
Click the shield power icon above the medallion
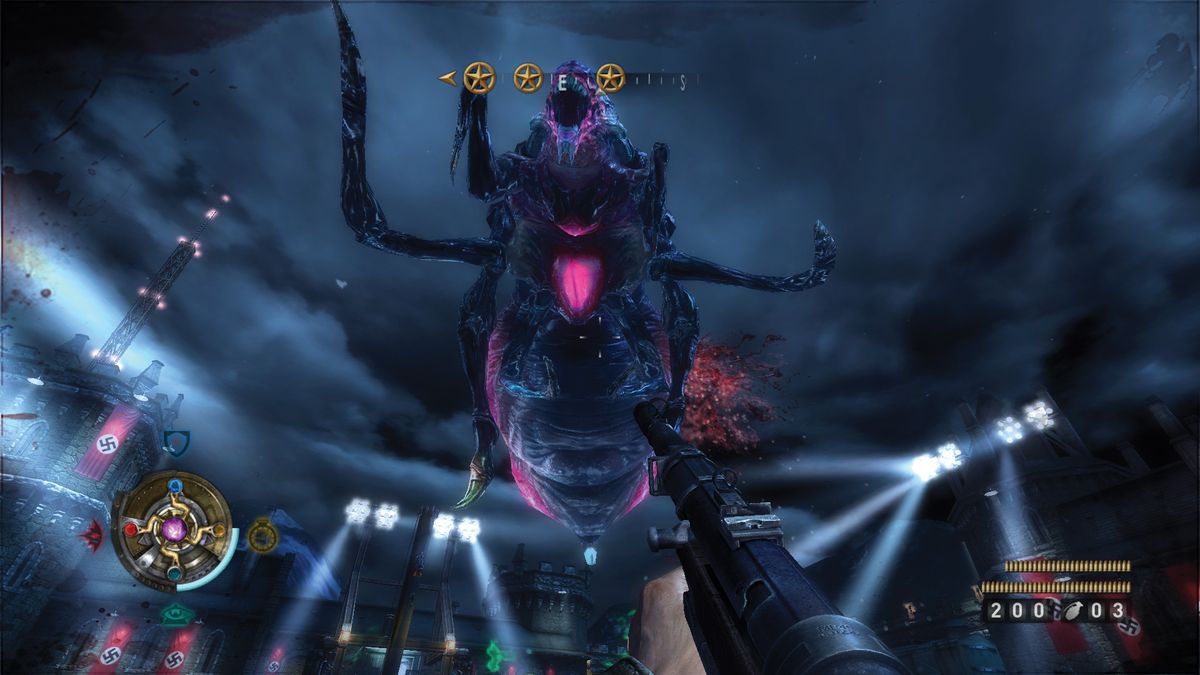point(176,441)
